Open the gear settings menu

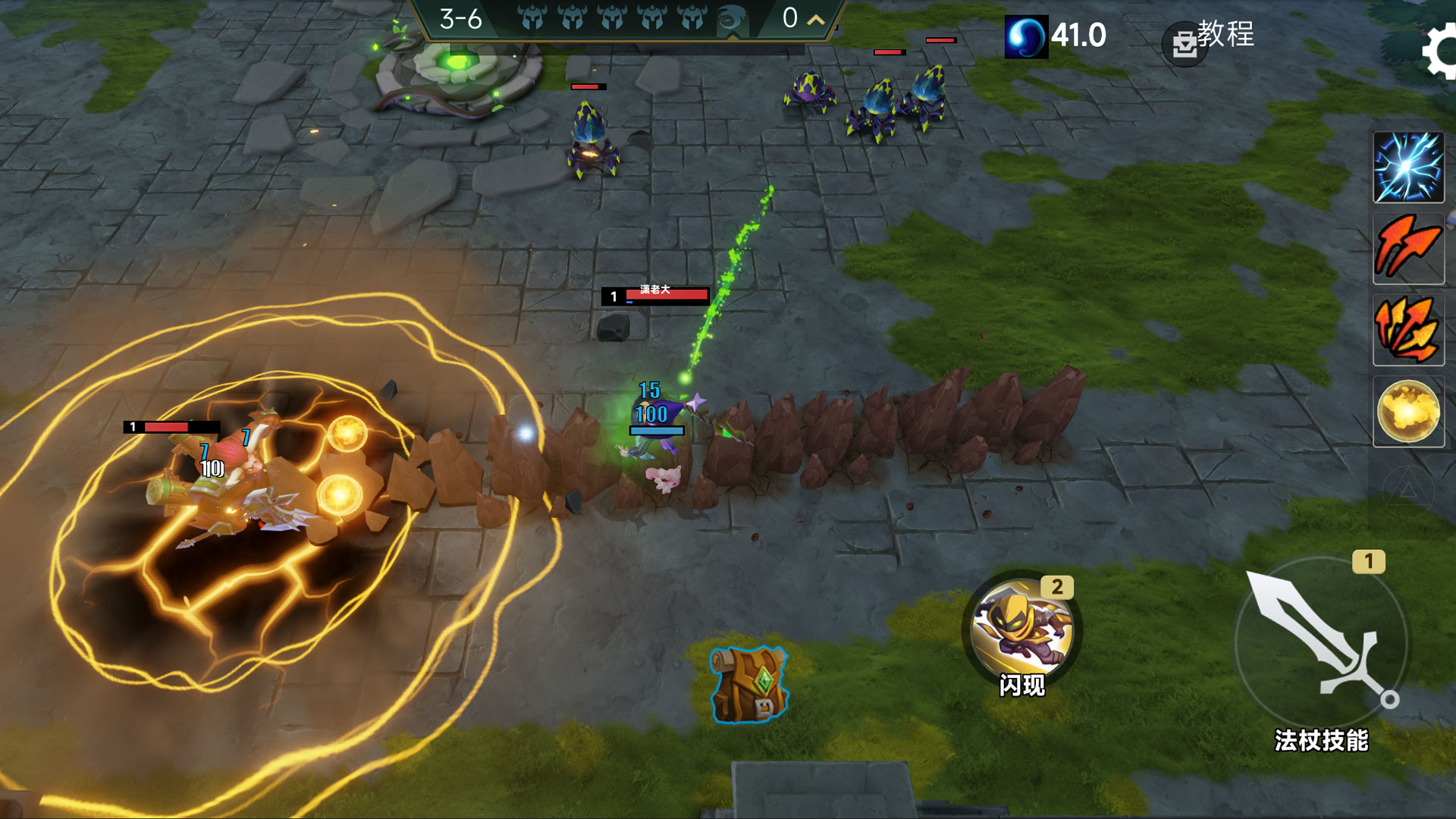tap(1440, 52)
